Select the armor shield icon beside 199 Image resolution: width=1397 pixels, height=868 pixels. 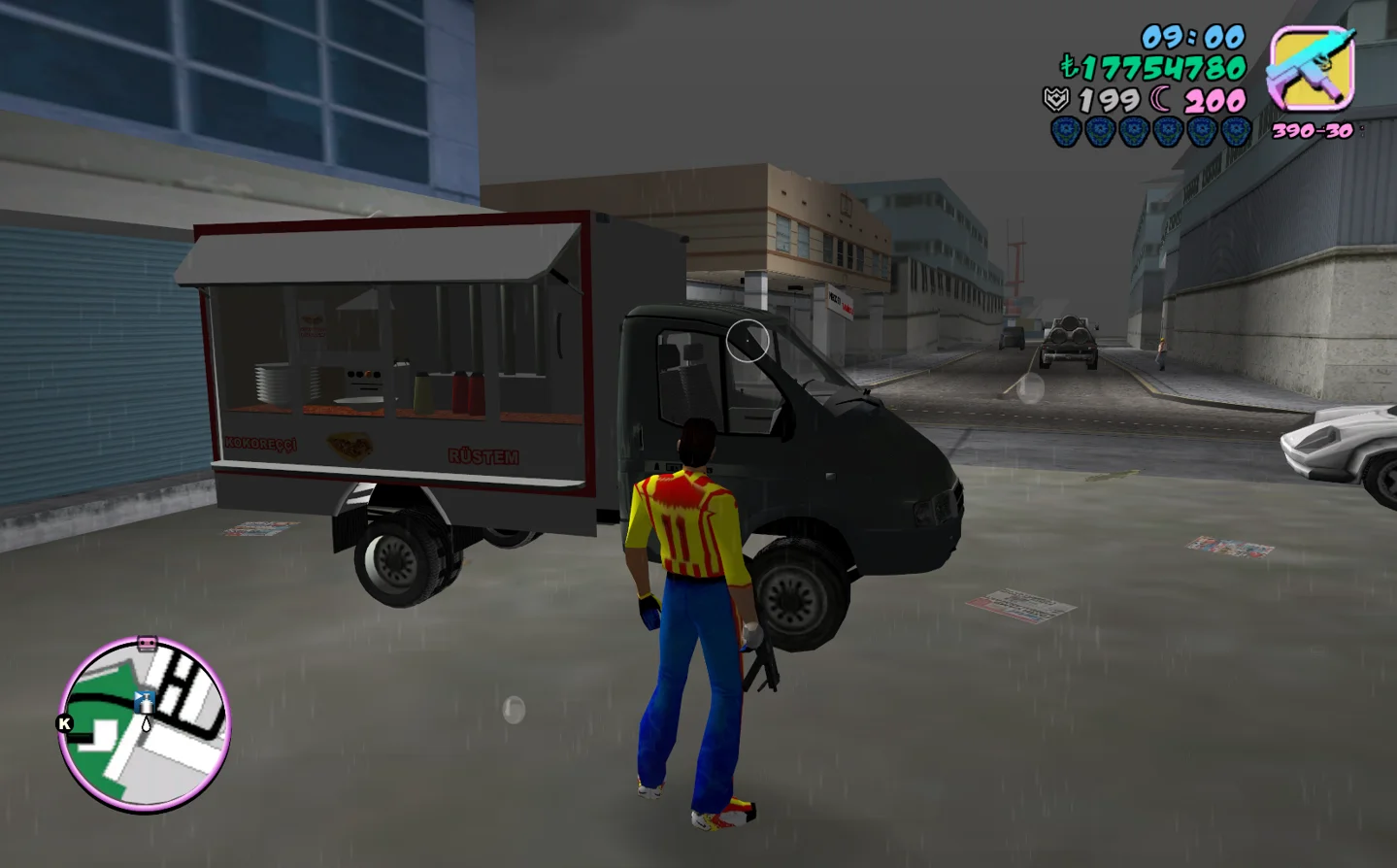1057,97
